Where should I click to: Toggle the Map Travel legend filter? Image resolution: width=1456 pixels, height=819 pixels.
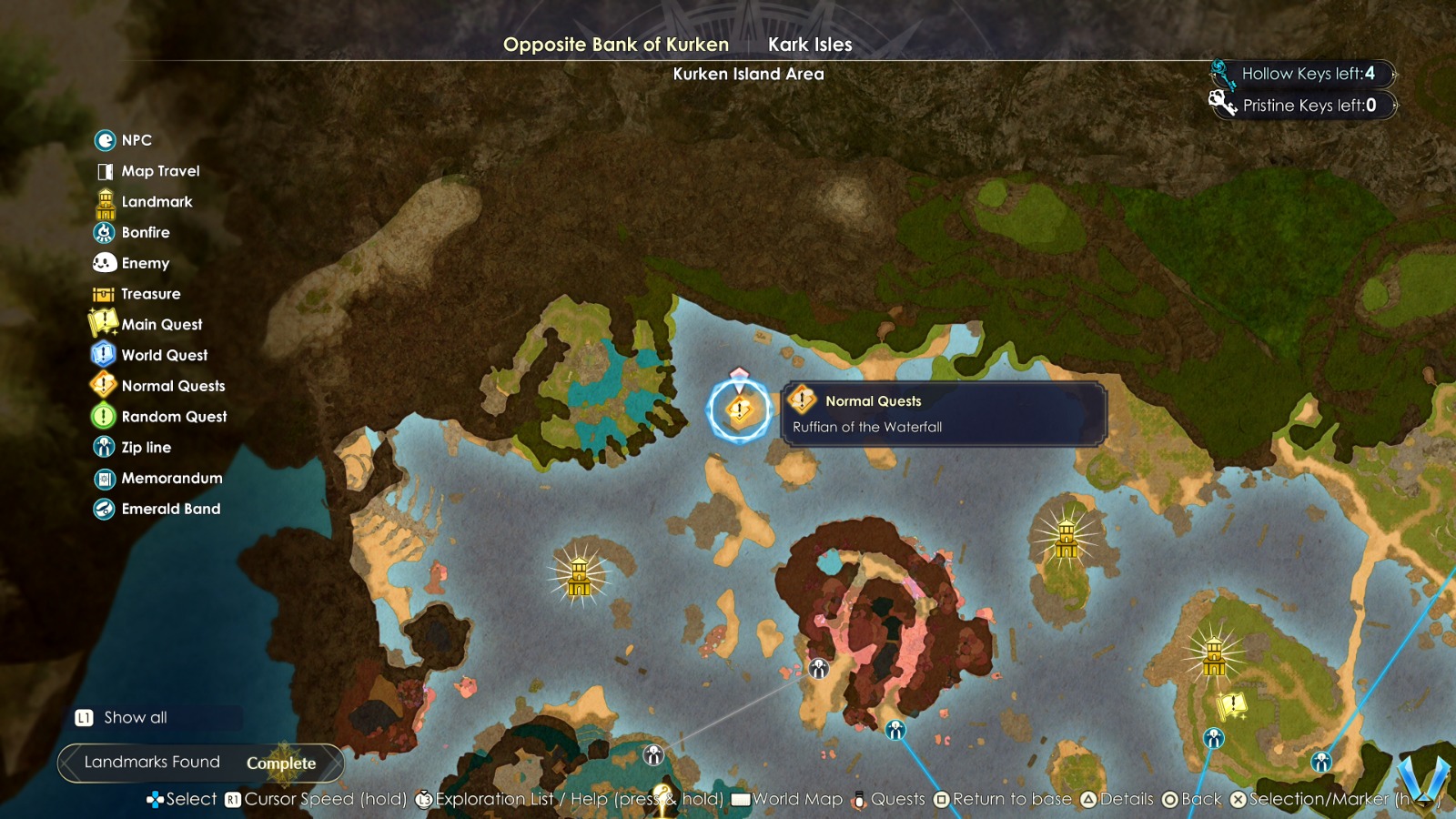[160, 171]
